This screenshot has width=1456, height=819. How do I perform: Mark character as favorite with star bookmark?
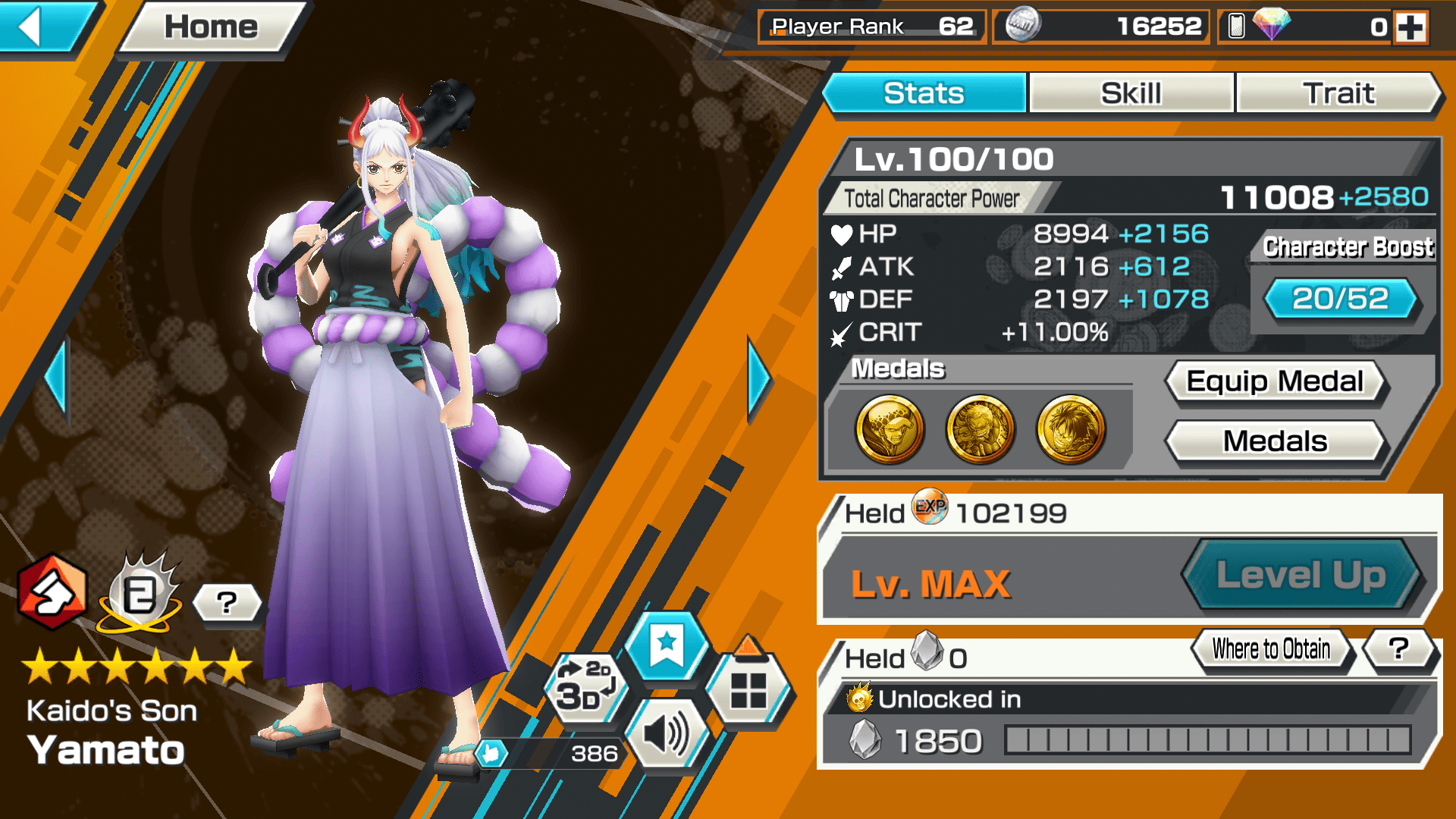coord(667,646)
